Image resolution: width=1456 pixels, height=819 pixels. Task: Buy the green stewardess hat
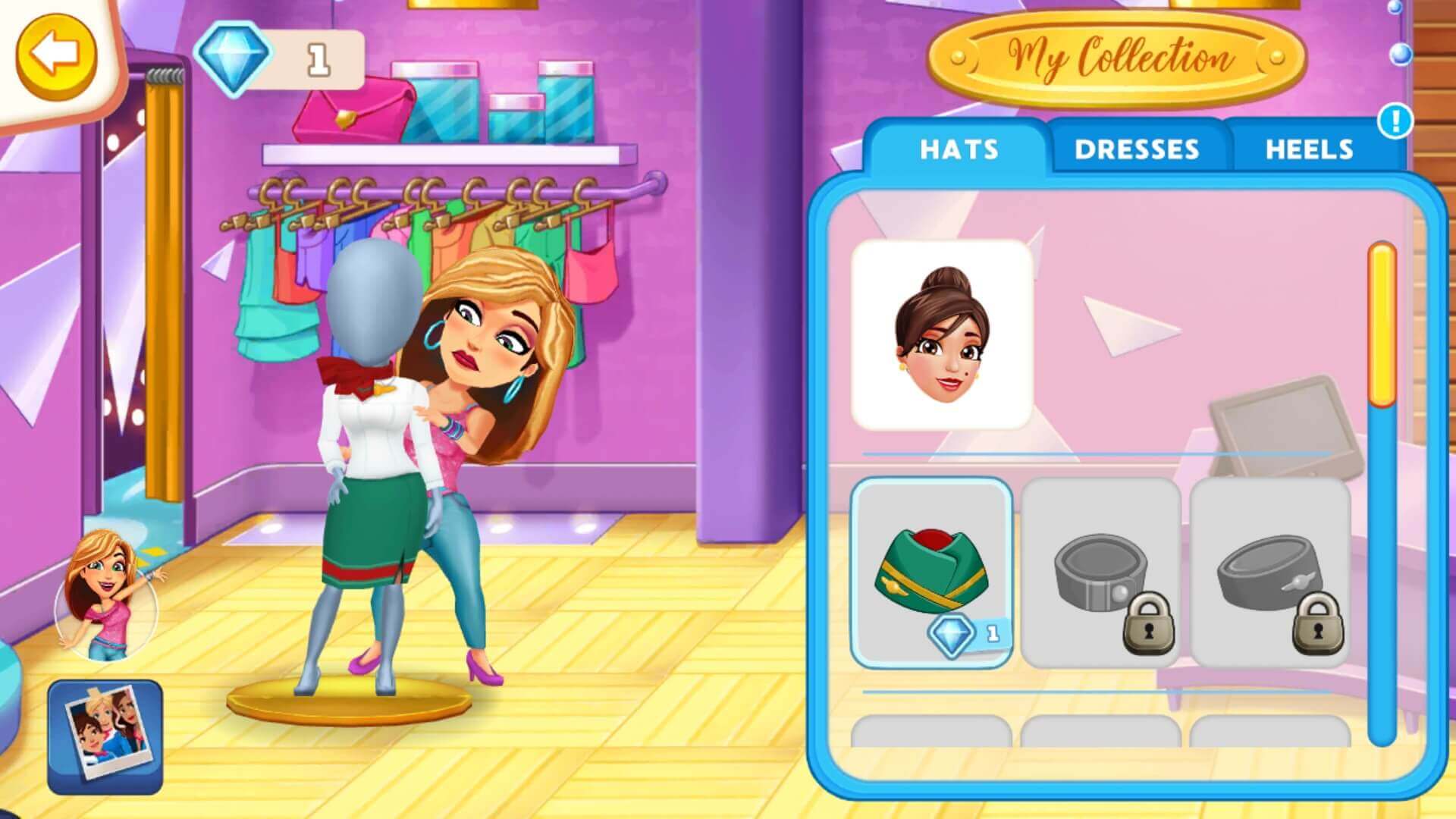pos(931,573)
